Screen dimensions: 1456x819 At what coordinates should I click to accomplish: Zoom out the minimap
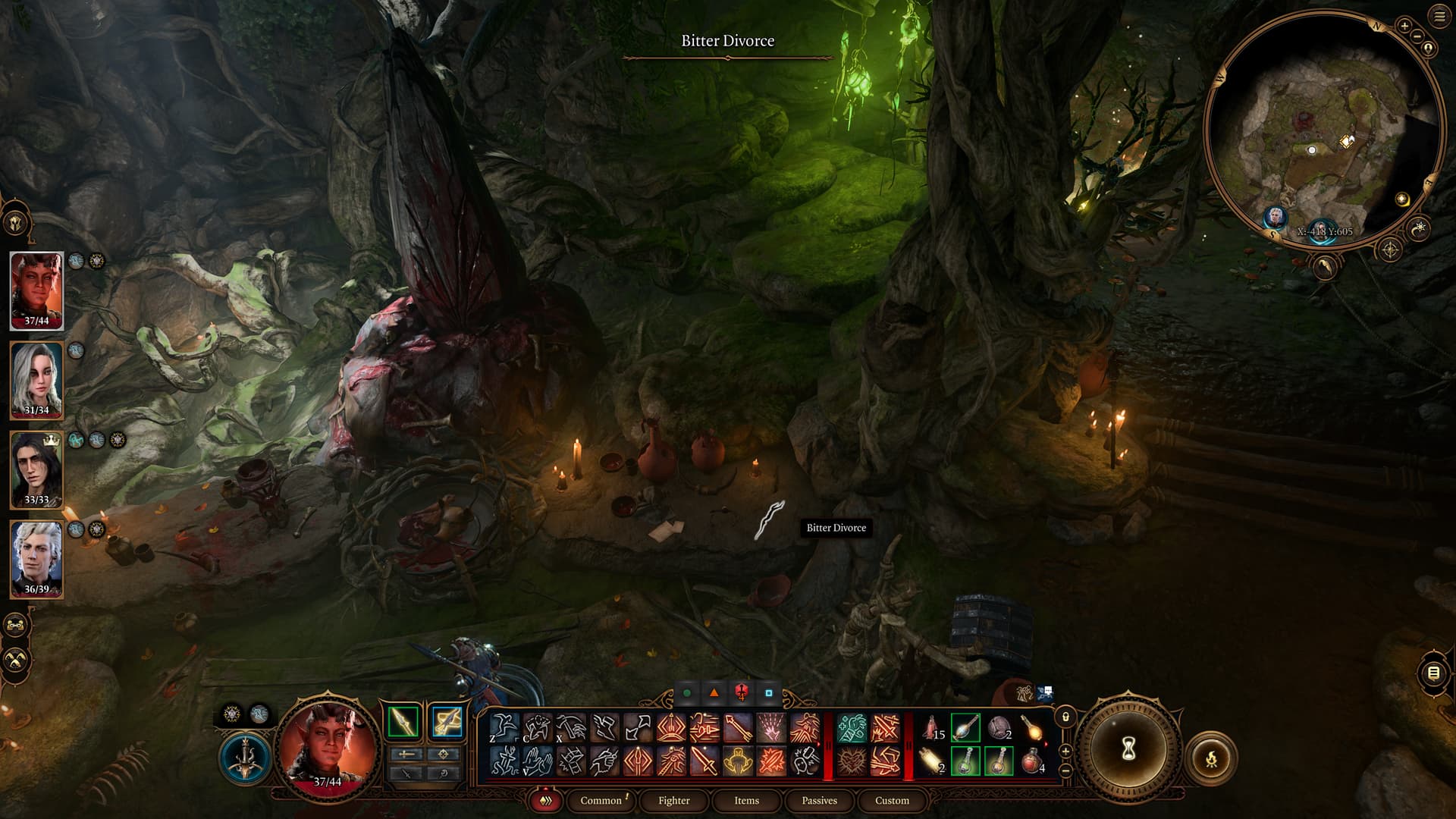(x=1416, y=35)
